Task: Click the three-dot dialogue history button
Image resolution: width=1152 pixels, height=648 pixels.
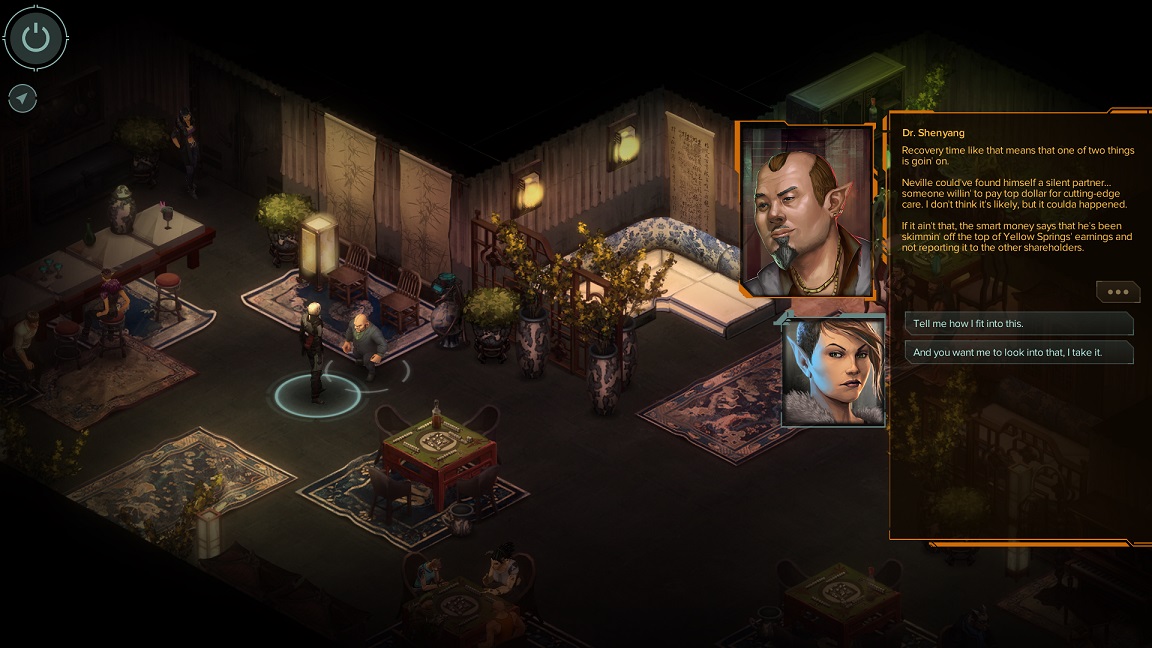Action: click(1117, 292)
